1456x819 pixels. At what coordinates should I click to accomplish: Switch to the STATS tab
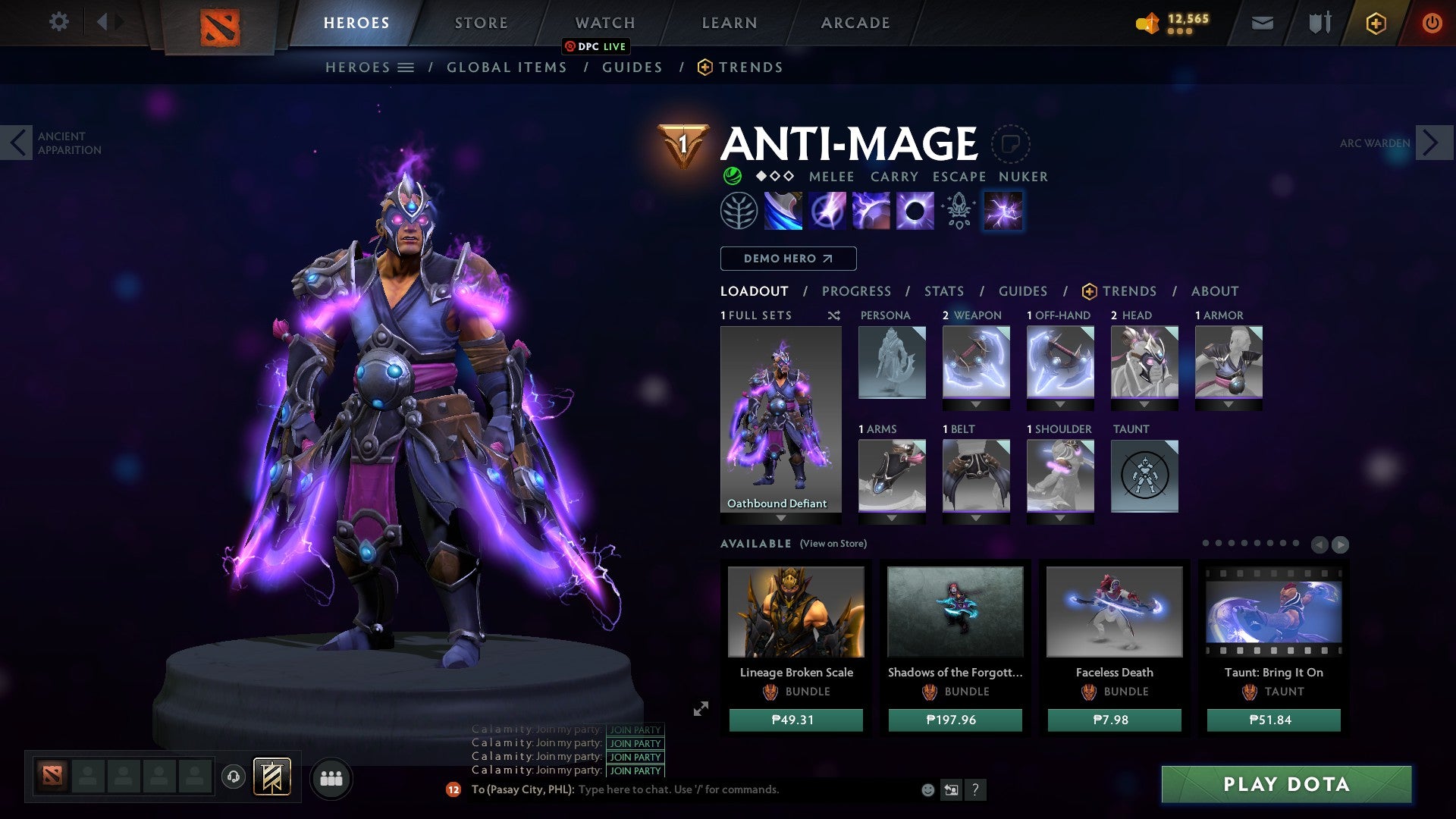tap(943, 291)
